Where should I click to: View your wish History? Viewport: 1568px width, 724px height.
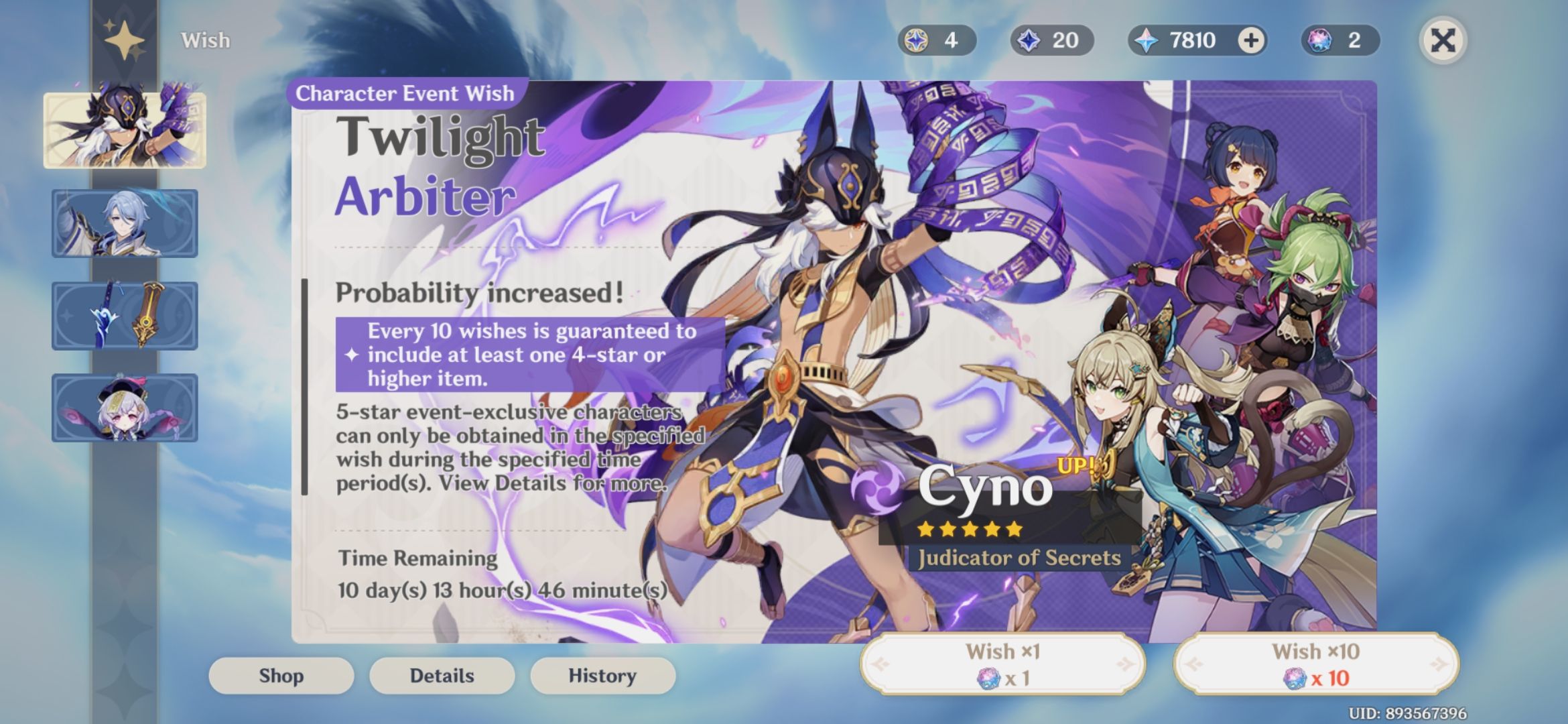[x=602, y=676]
